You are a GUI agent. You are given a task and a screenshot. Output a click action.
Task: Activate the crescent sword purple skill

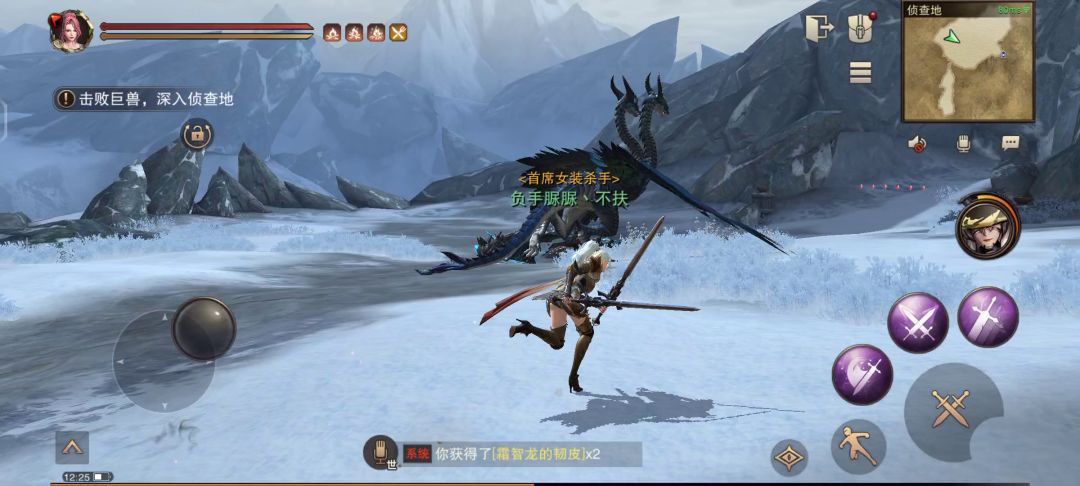click(862, 374)
